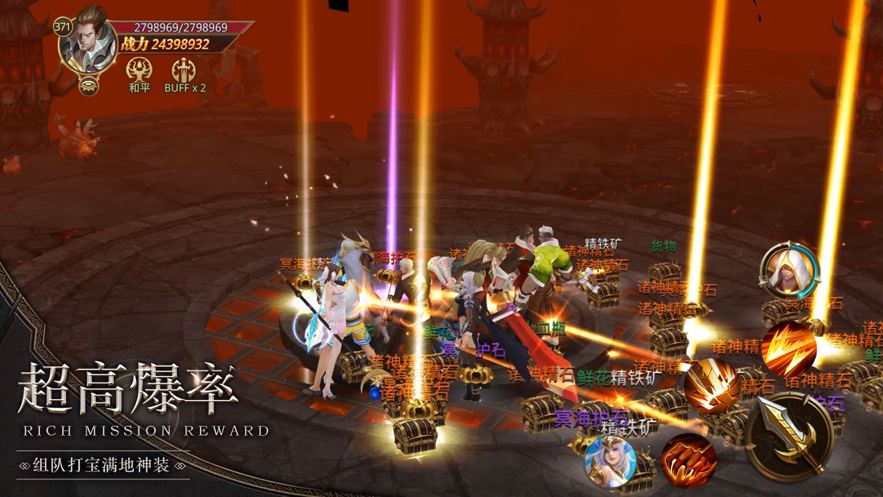The width and height of the screenshot is (883, 497).
Task: Toggle the 和平 peace mode icon
Action: pyautogui.click(x=139, y=71)
